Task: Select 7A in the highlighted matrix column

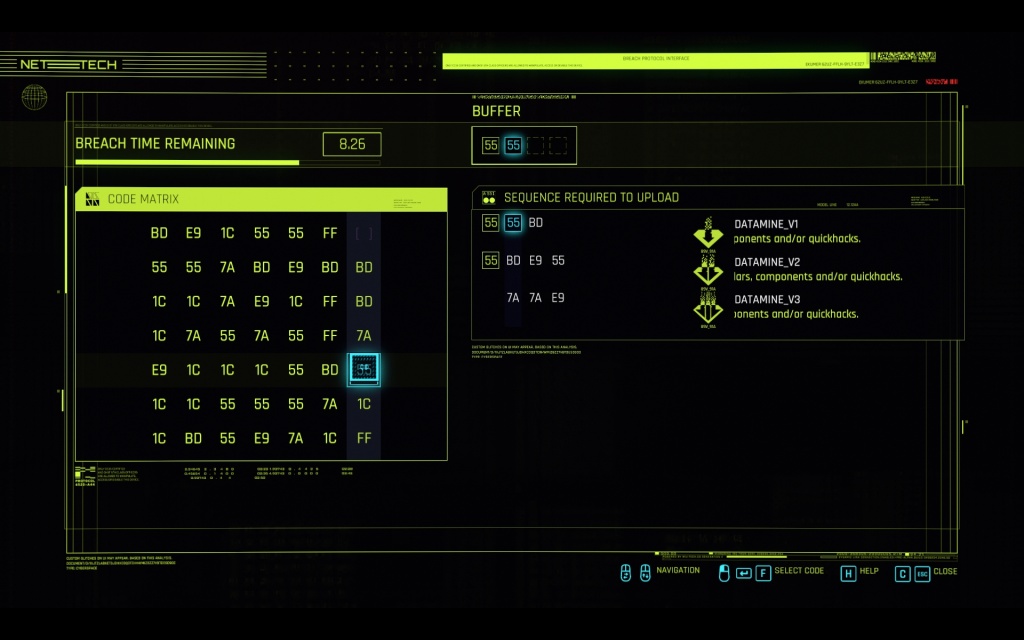Action: [x=364, y=336]
